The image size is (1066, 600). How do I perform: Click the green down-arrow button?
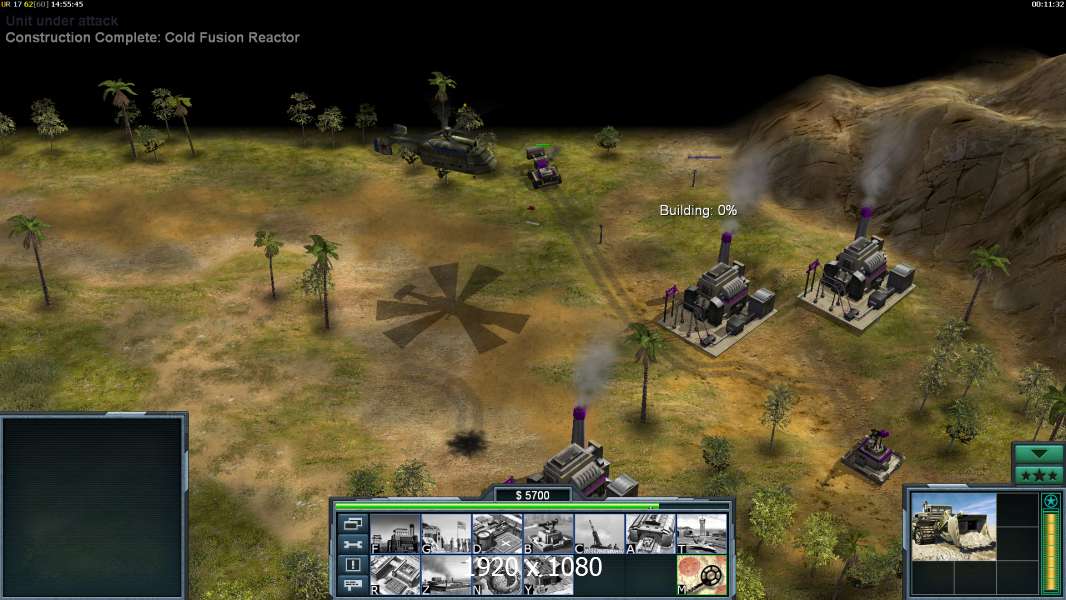coord(1038,454)
